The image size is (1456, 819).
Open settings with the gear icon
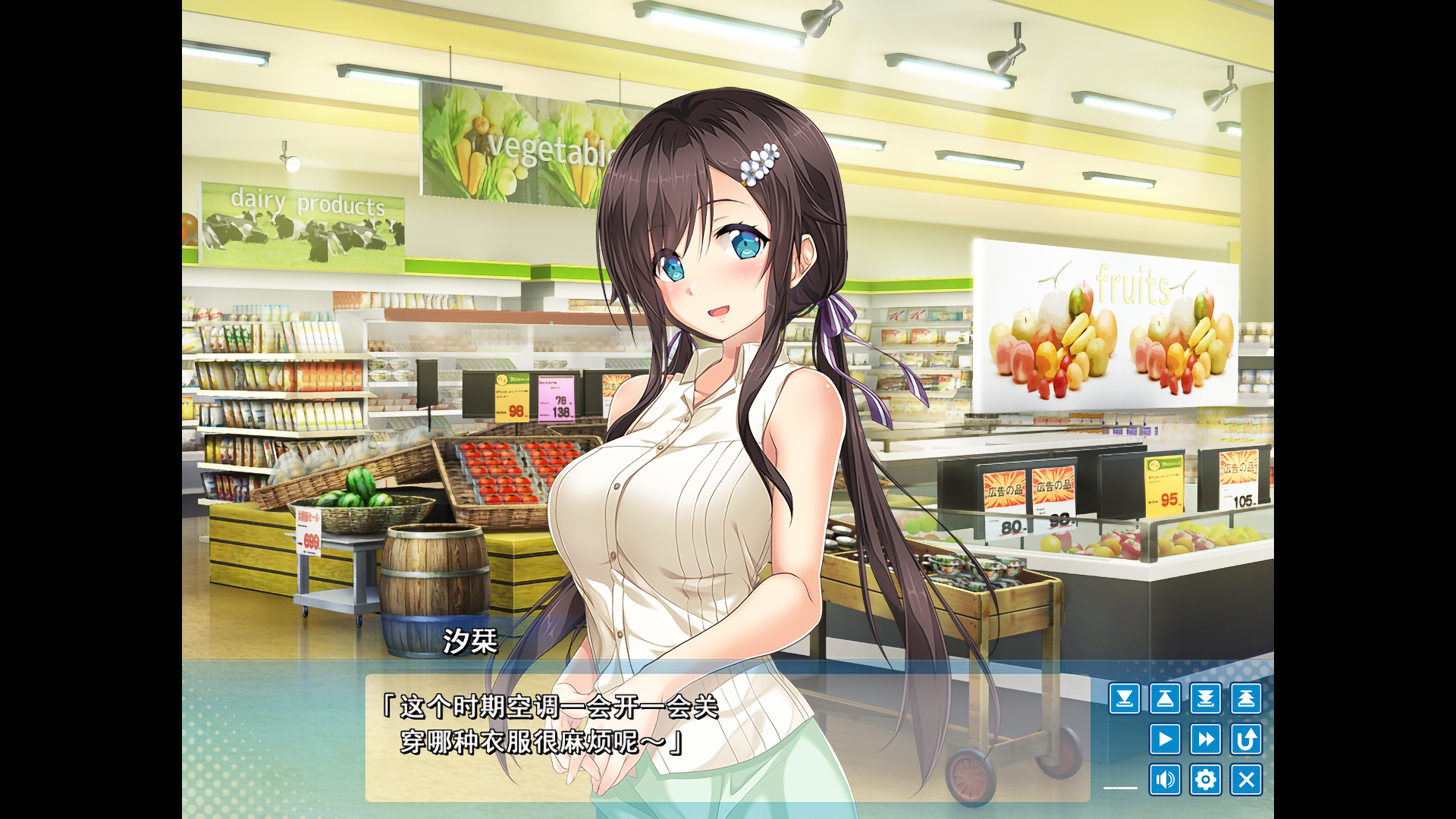point(1207,779)
